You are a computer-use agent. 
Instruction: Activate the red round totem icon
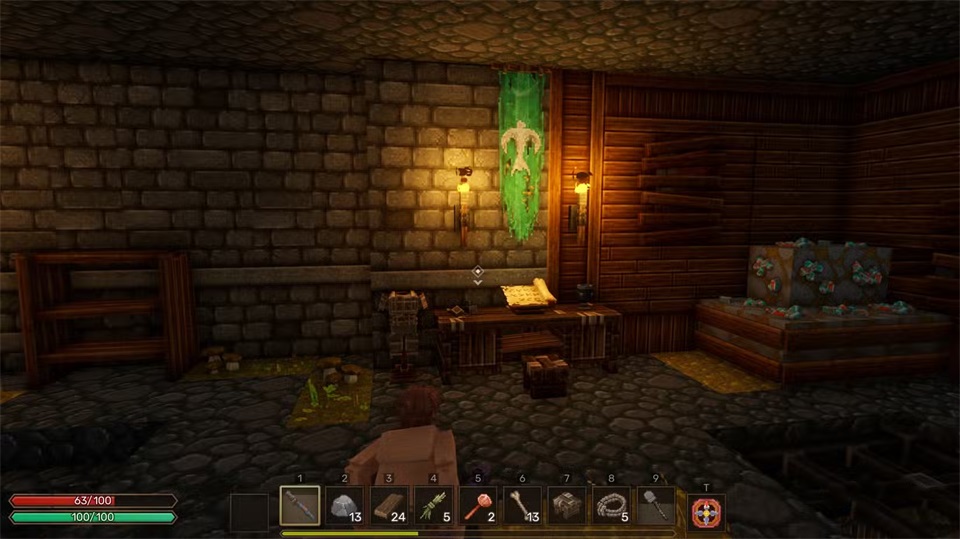(706, 512)
